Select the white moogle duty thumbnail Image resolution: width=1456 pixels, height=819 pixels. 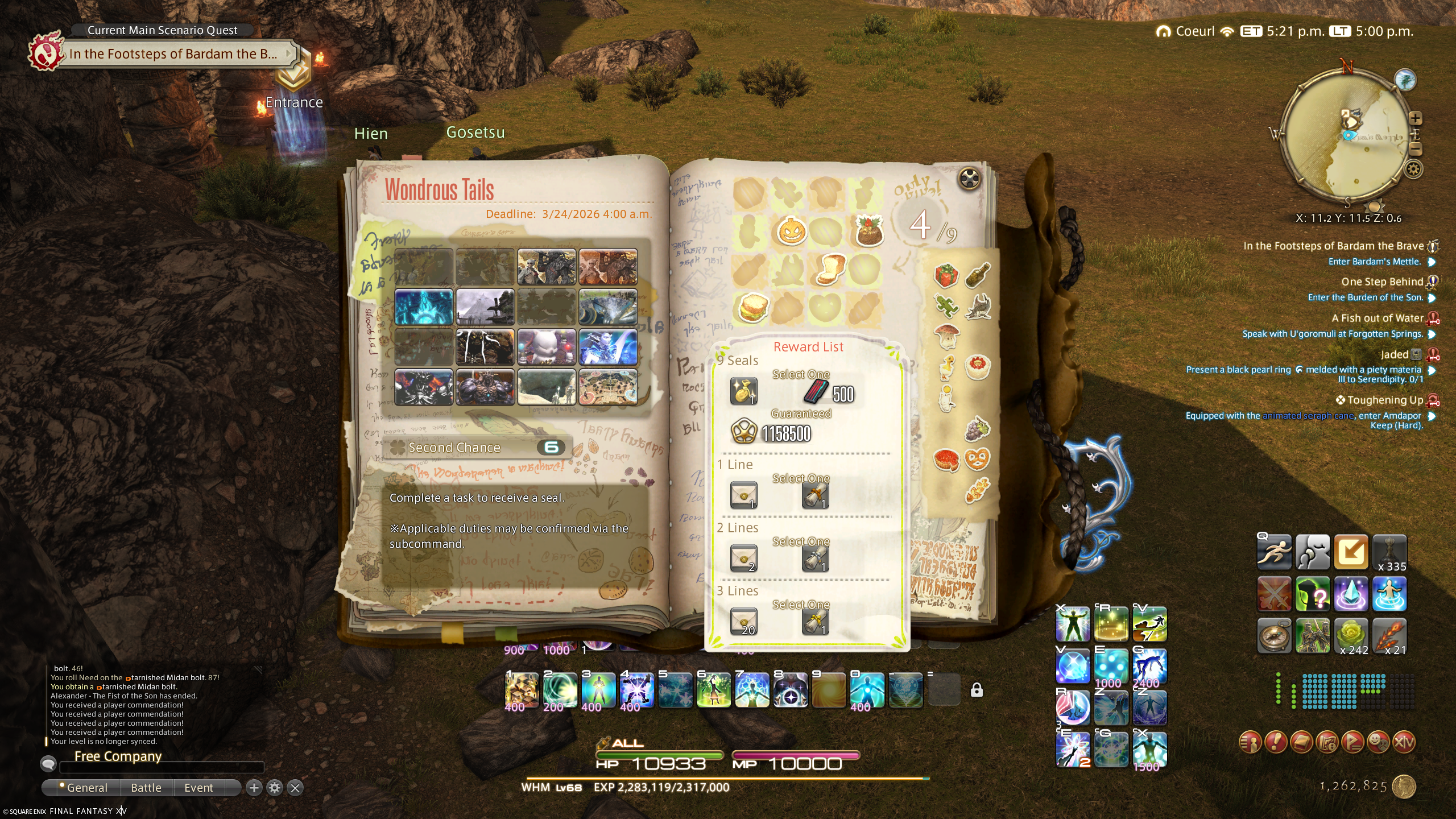click(x=546, y=346)
